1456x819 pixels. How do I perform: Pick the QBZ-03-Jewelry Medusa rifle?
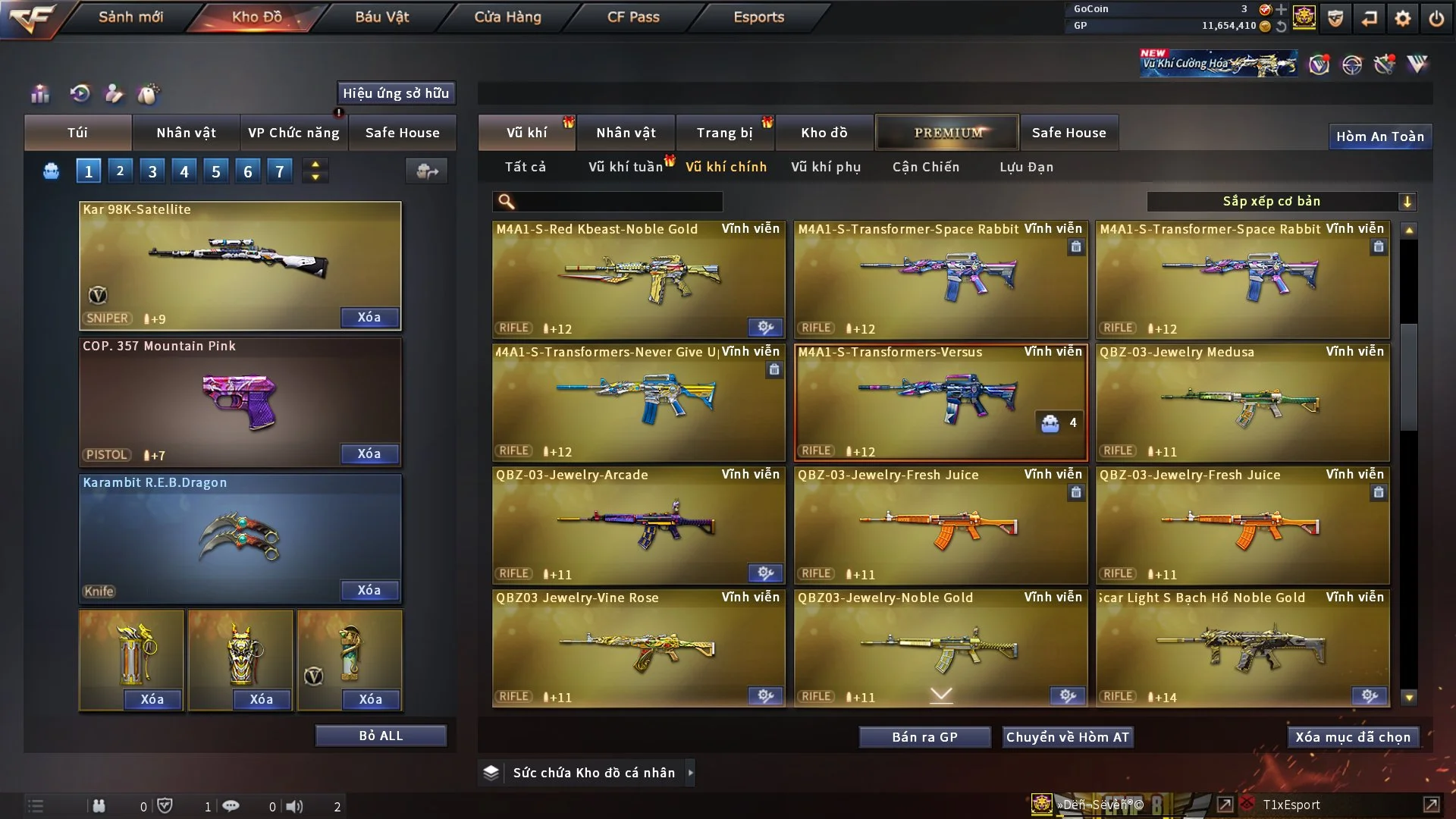coord(1242,403)
